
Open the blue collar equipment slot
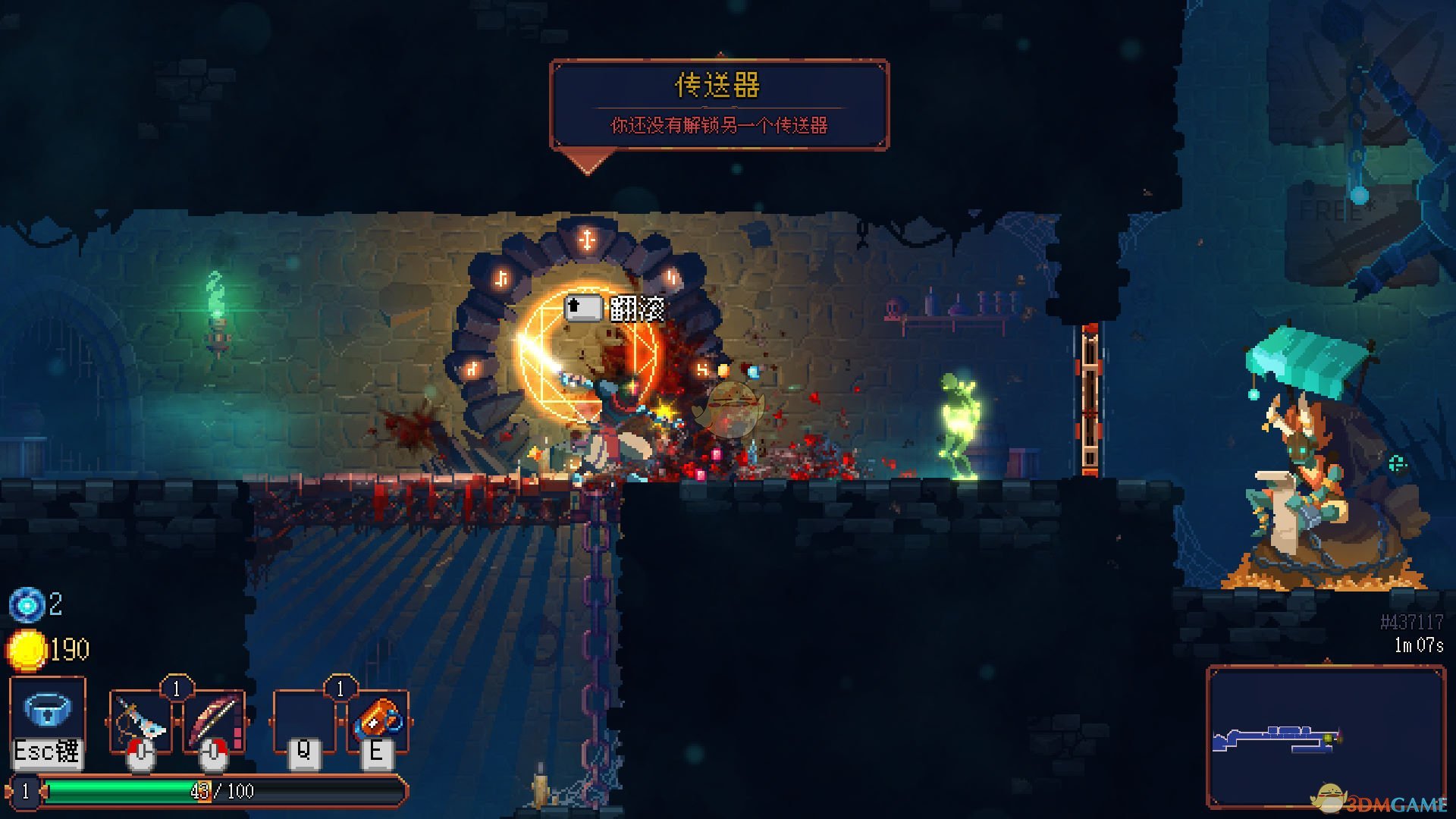47,711
